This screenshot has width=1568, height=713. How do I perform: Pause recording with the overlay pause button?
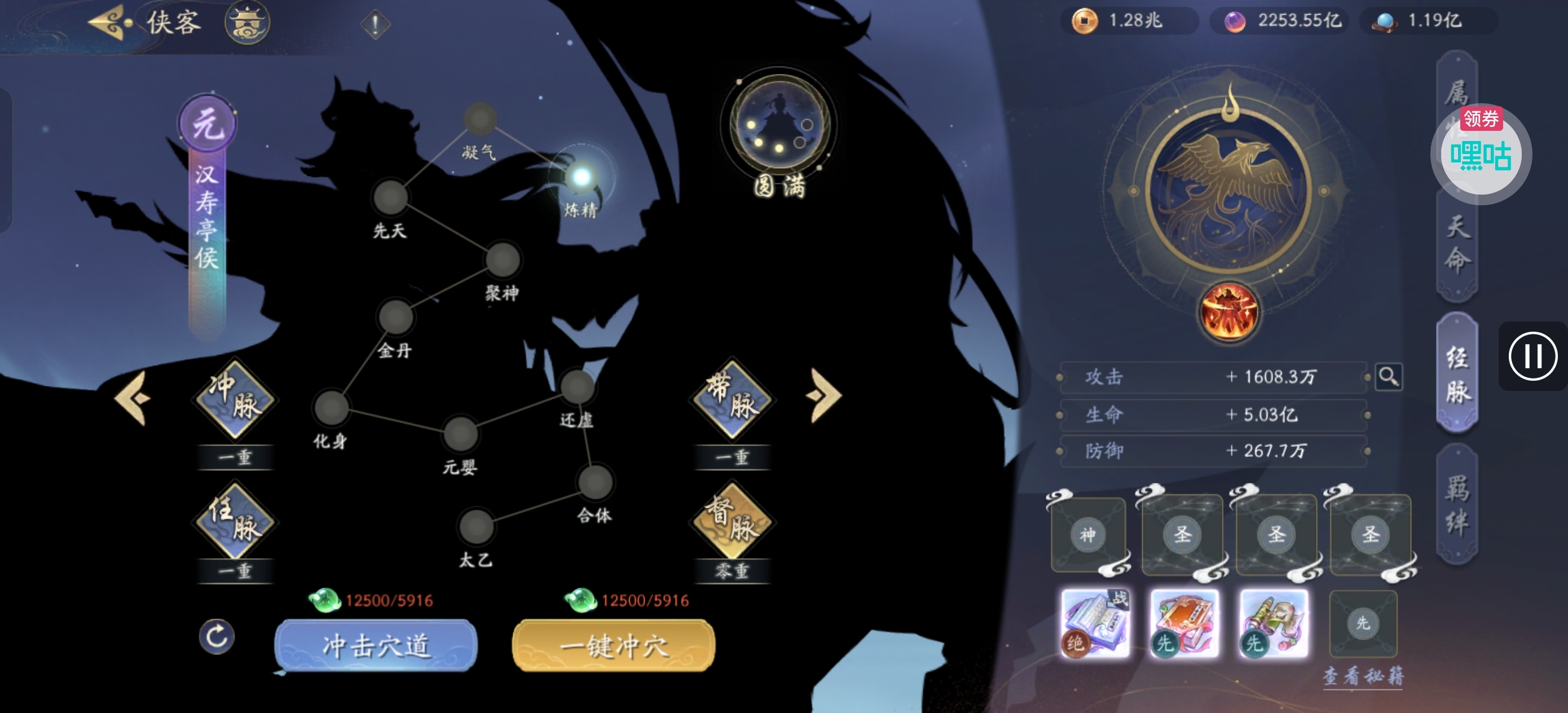click(1532, 356)
